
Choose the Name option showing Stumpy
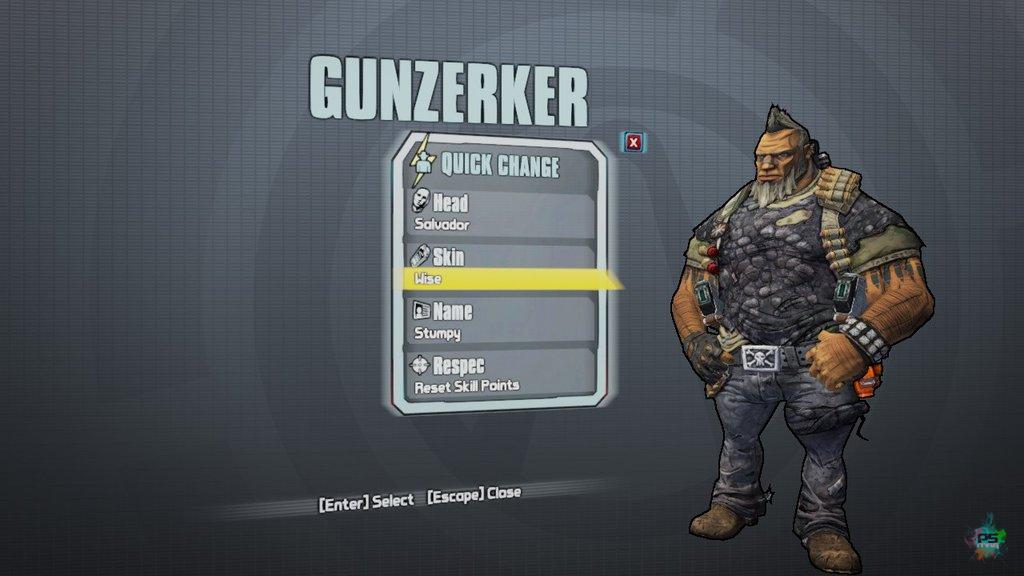point(500,322)
